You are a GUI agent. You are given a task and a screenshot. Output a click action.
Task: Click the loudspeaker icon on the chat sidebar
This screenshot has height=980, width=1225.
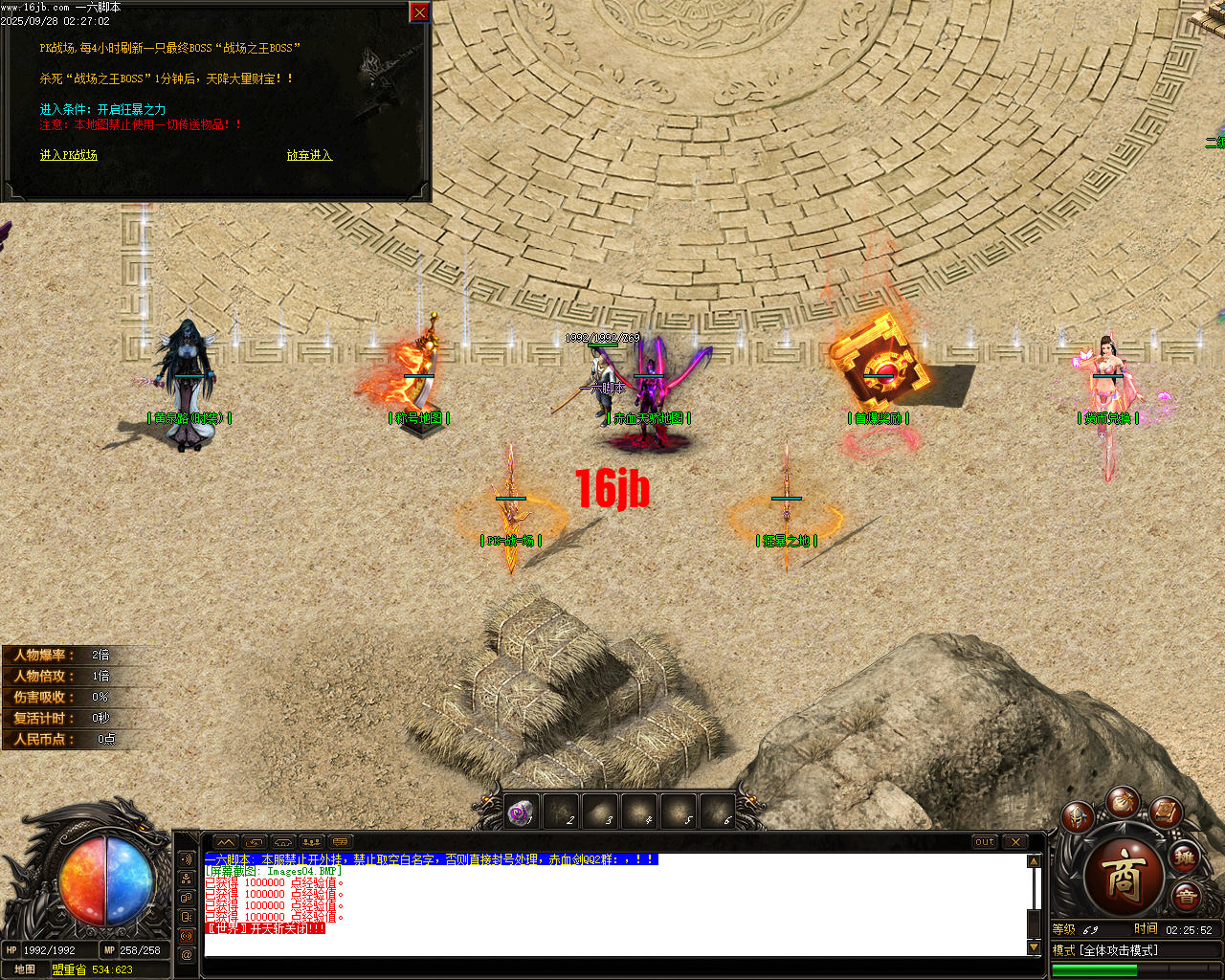pyautogui.click(x=186, y=859)
